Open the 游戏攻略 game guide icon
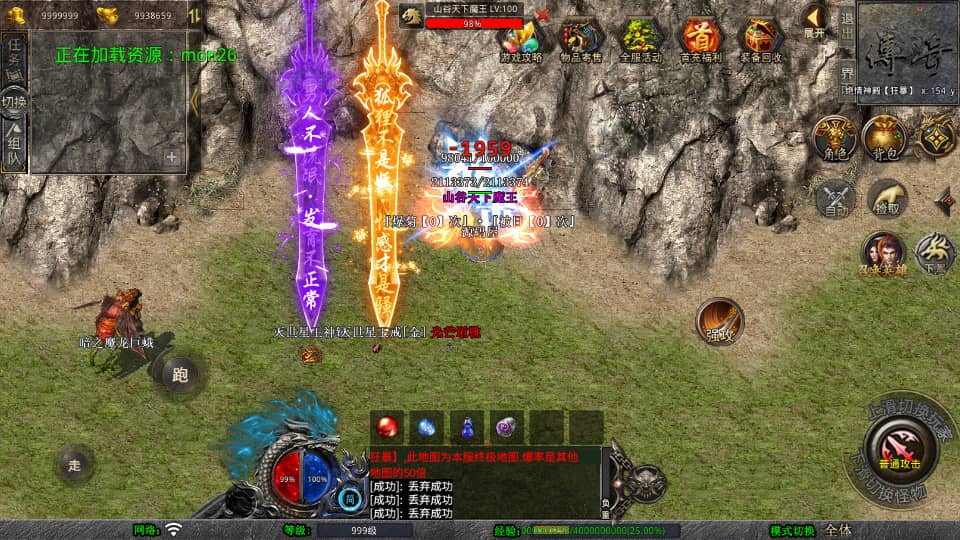960x540 pixels. tap(520, 41)
